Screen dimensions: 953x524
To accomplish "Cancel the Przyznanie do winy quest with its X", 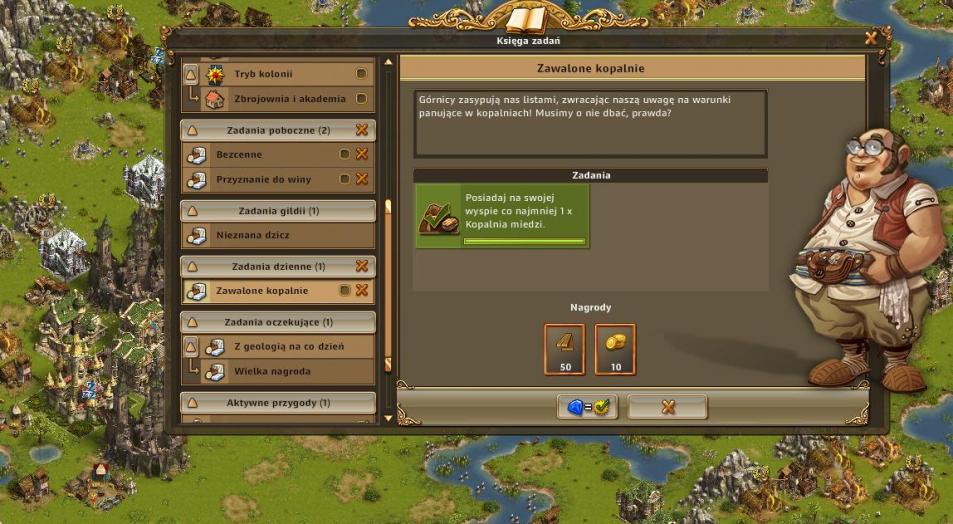I will 362,179.
